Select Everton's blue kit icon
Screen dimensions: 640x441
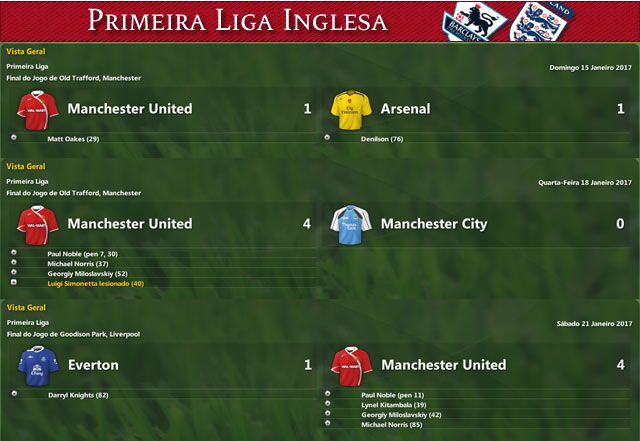click(37, 365)
